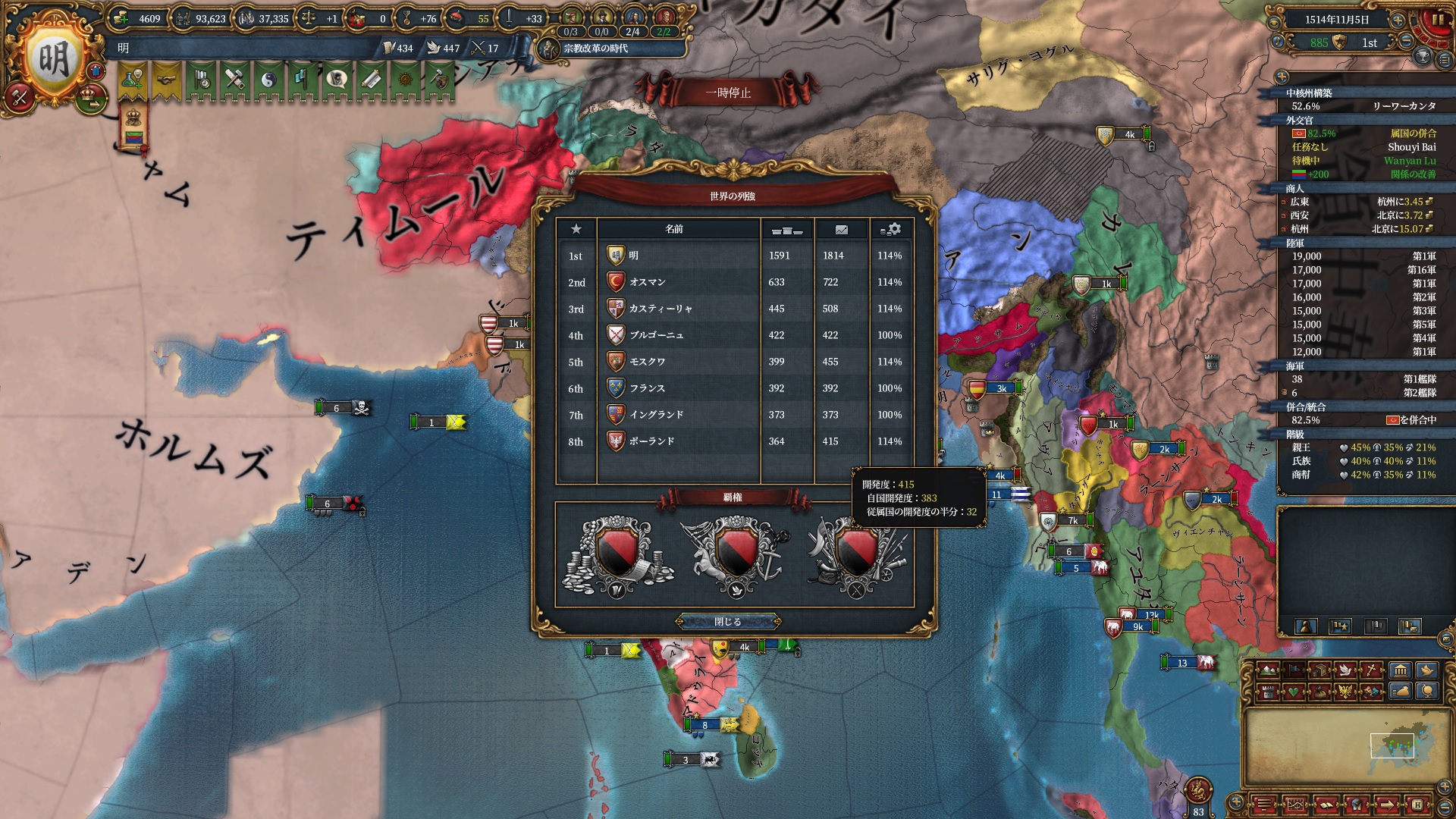Image resolution: width=1456 pixels, height=819 pixels.
Task: Open the economic hegemony shield with coins
Action: point(615,554)
